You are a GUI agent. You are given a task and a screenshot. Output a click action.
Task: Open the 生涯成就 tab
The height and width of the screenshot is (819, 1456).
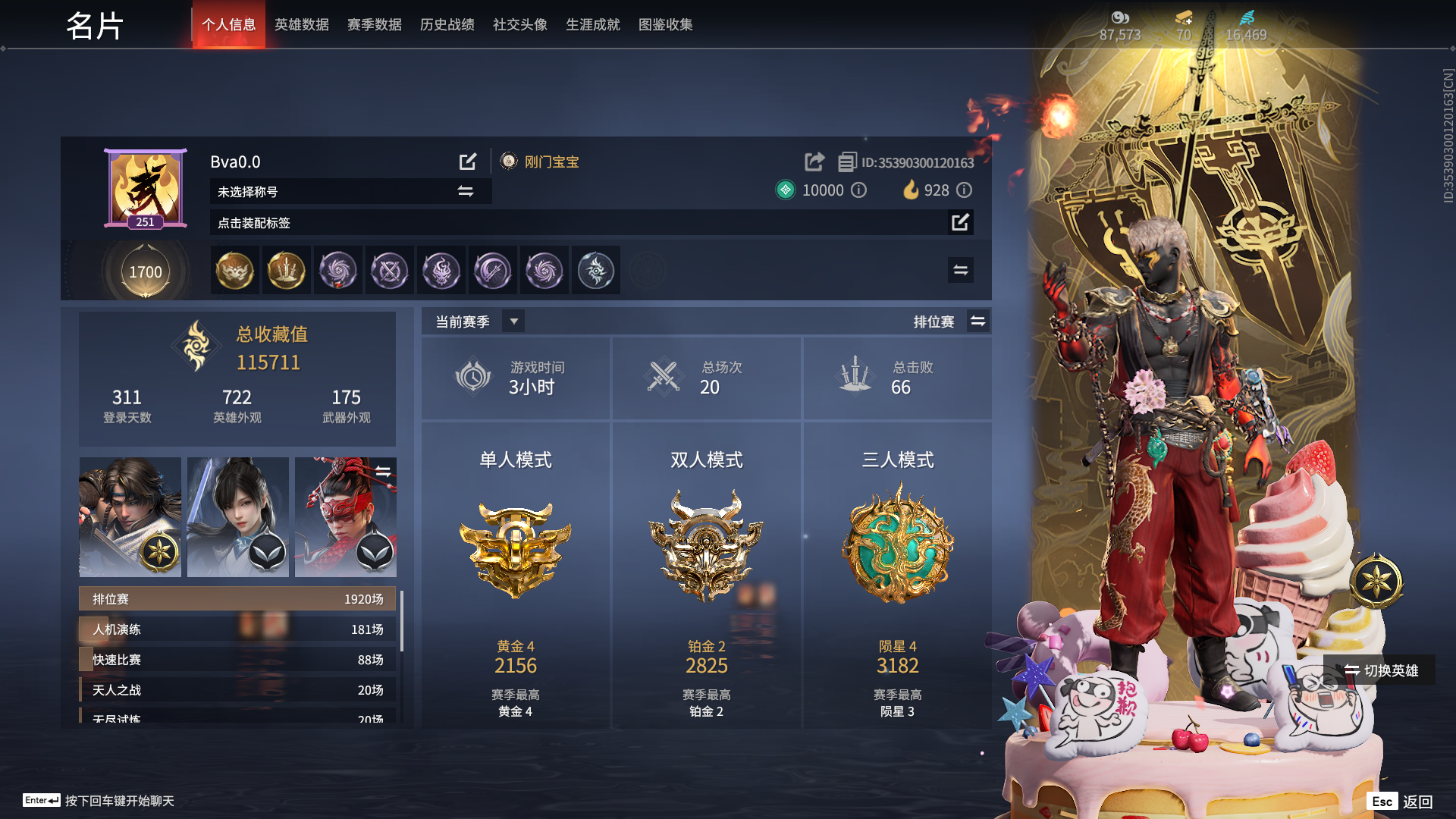pos(592,24)
